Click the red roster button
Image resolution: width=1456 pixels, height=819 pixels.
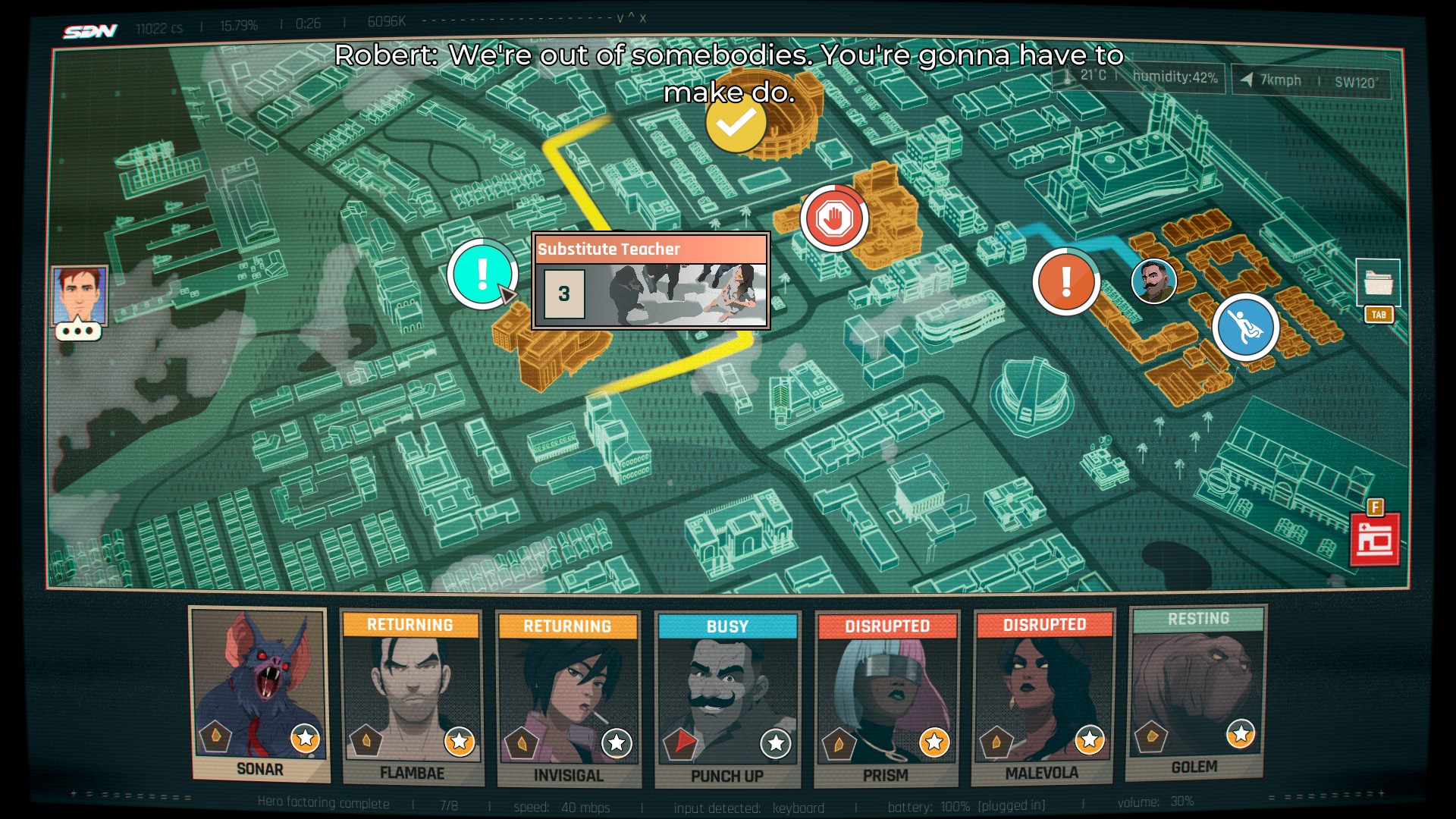click(x=1375, y=540)
